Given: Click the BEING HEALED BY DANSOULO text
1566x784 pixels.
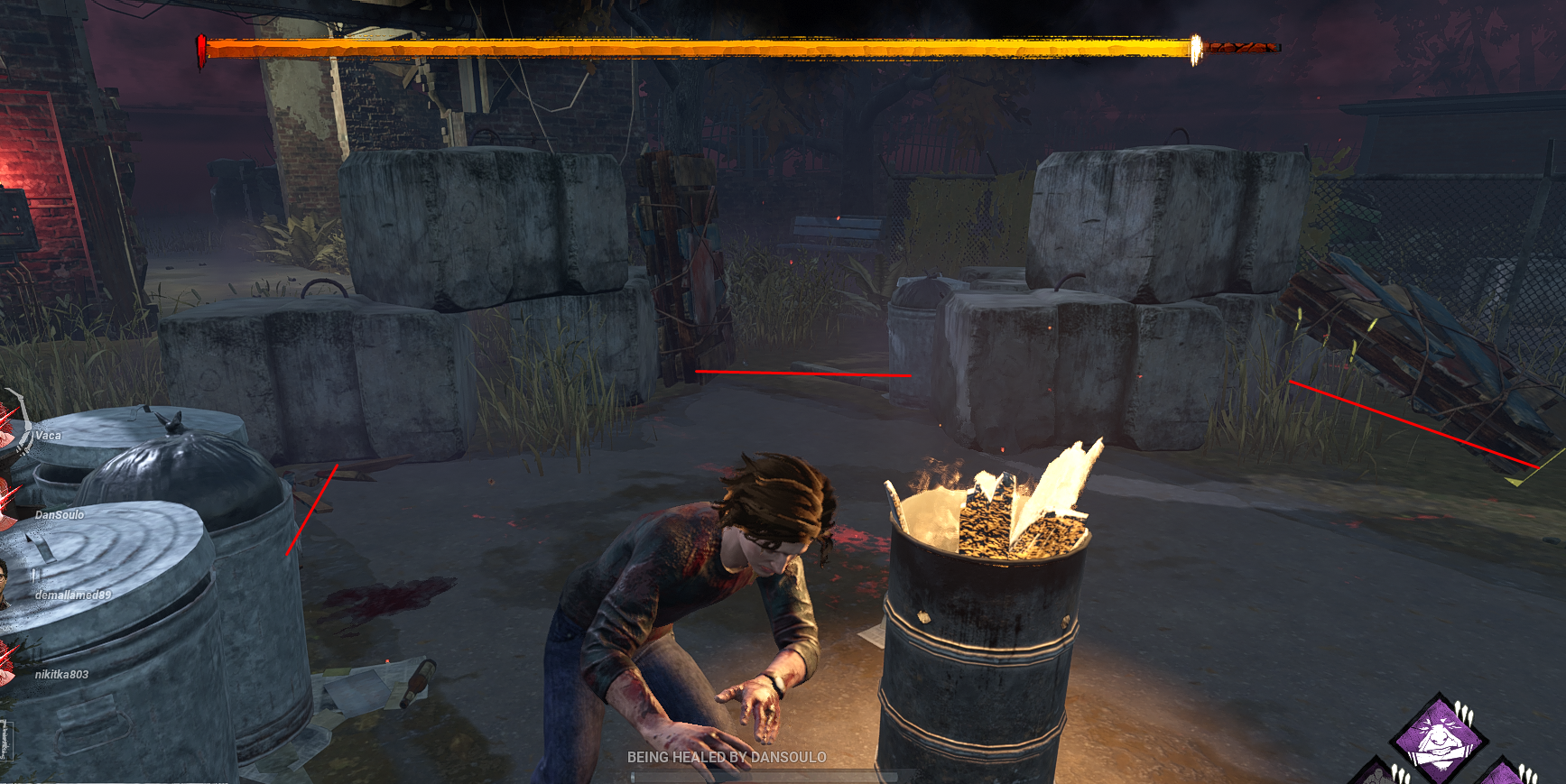Looking at the screenshot, I should click(x=725, y=759).
